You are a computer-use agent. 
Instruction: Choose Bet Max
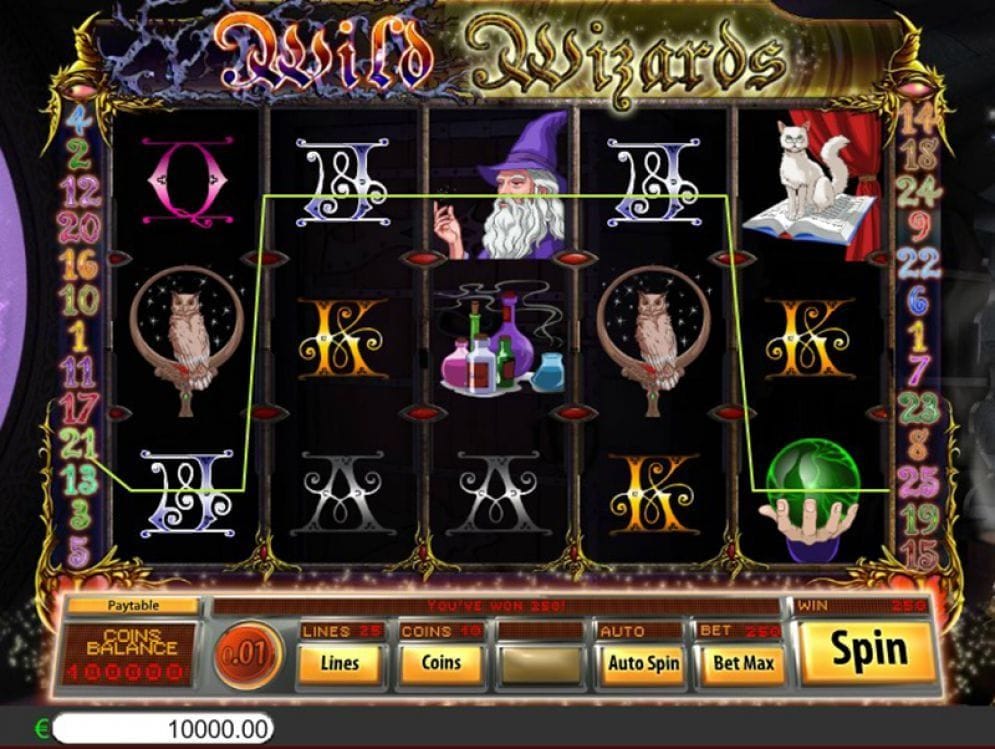tap(743, 662)
